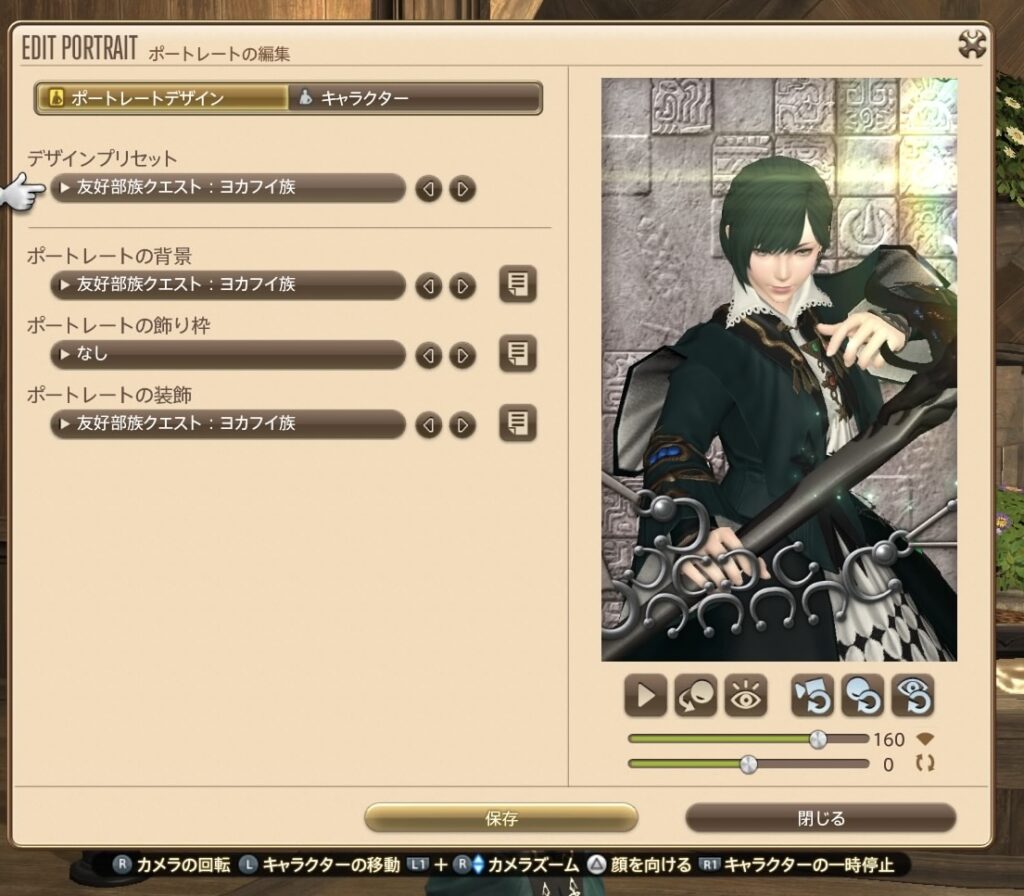1024x896 pixels.
Task: Click the rotation slider set to 0
Action: pyautogui.click(x=748, y=764)
